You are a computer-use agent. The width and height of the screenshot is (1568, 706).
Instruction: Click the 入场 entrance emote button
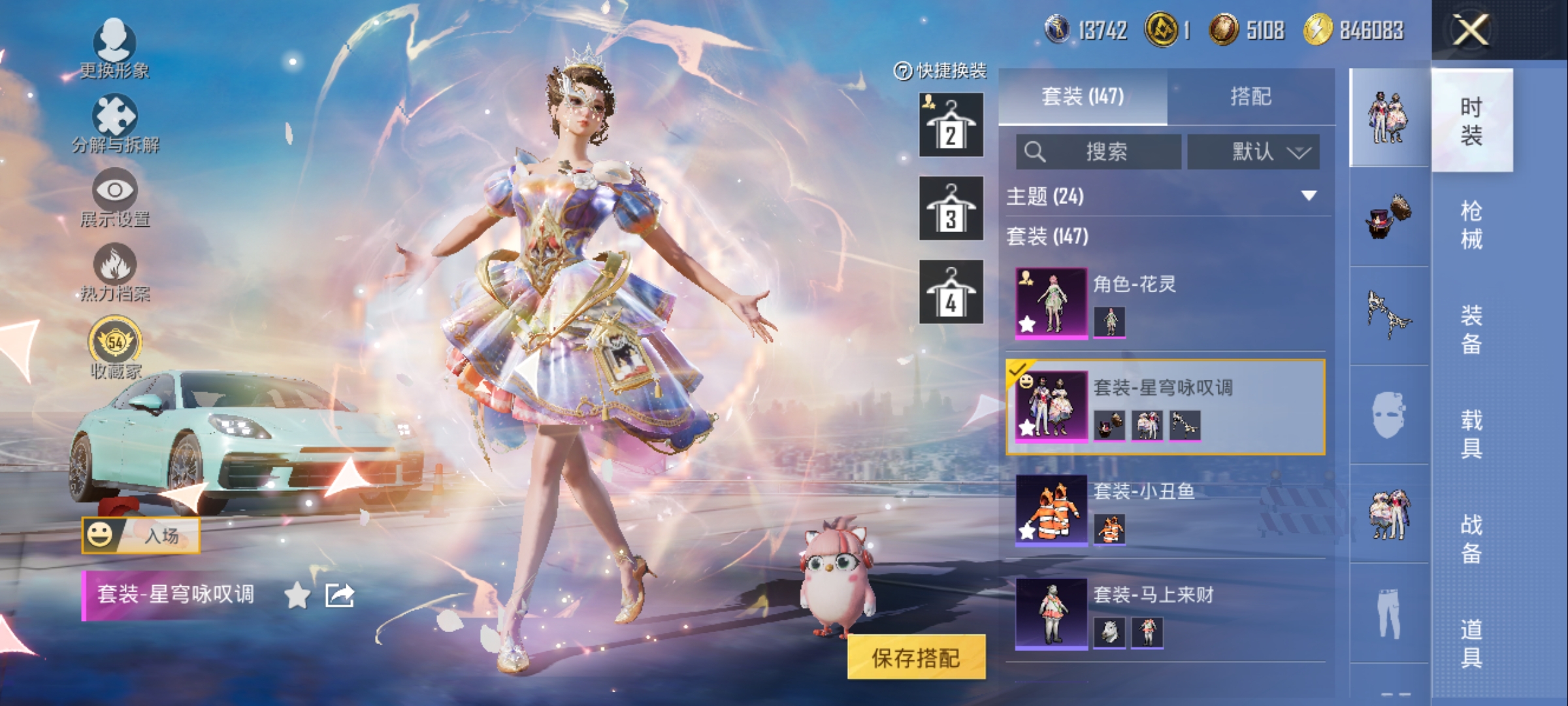[141, 535]
